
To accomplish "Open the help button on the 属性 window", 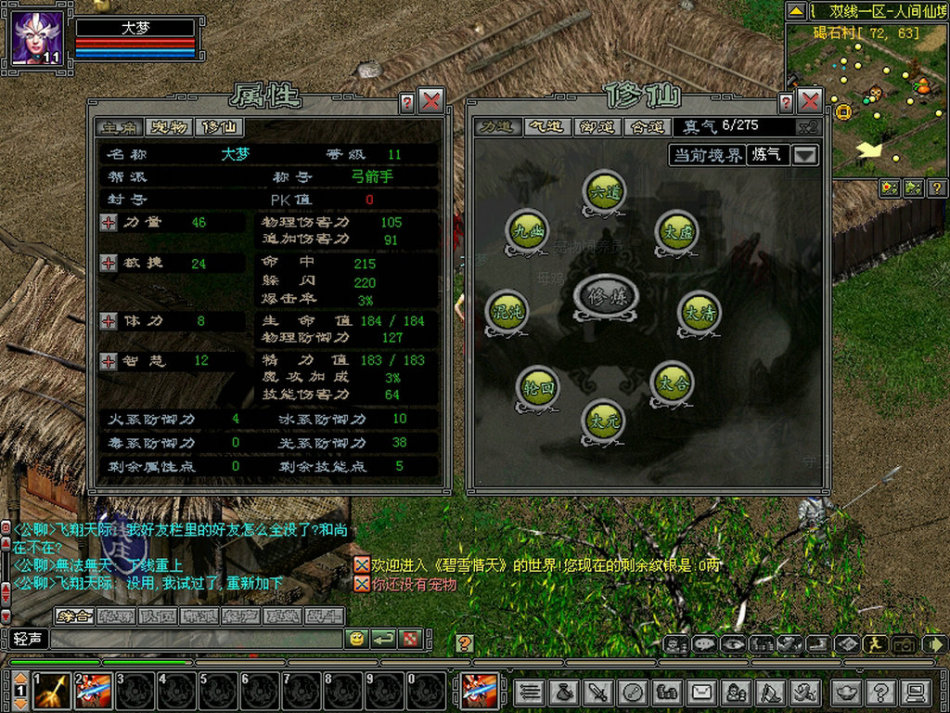I will pyautogui.click(x=407, y=102).
